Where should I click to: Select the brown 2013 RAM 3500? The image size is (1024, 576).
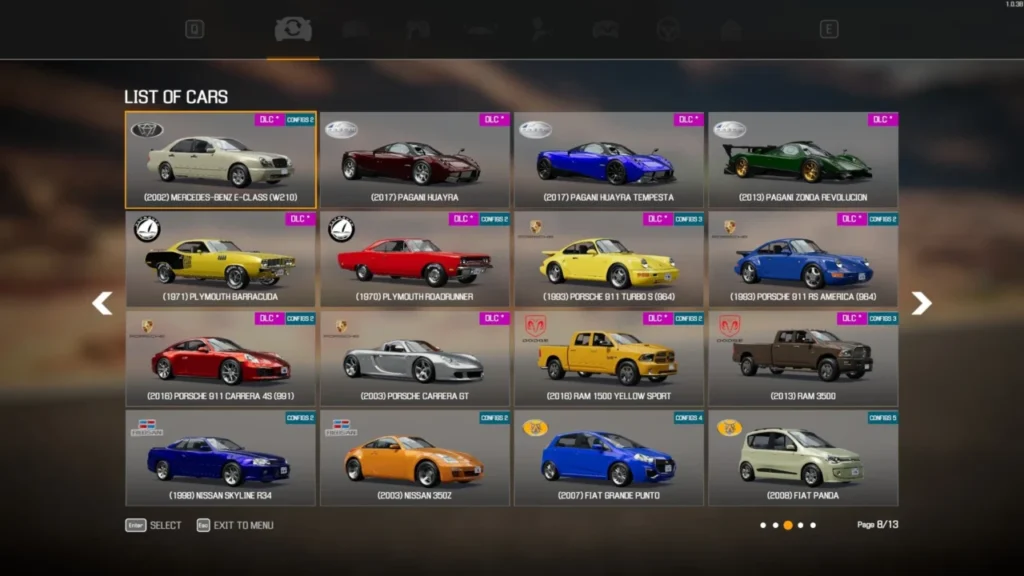(803, 358)
